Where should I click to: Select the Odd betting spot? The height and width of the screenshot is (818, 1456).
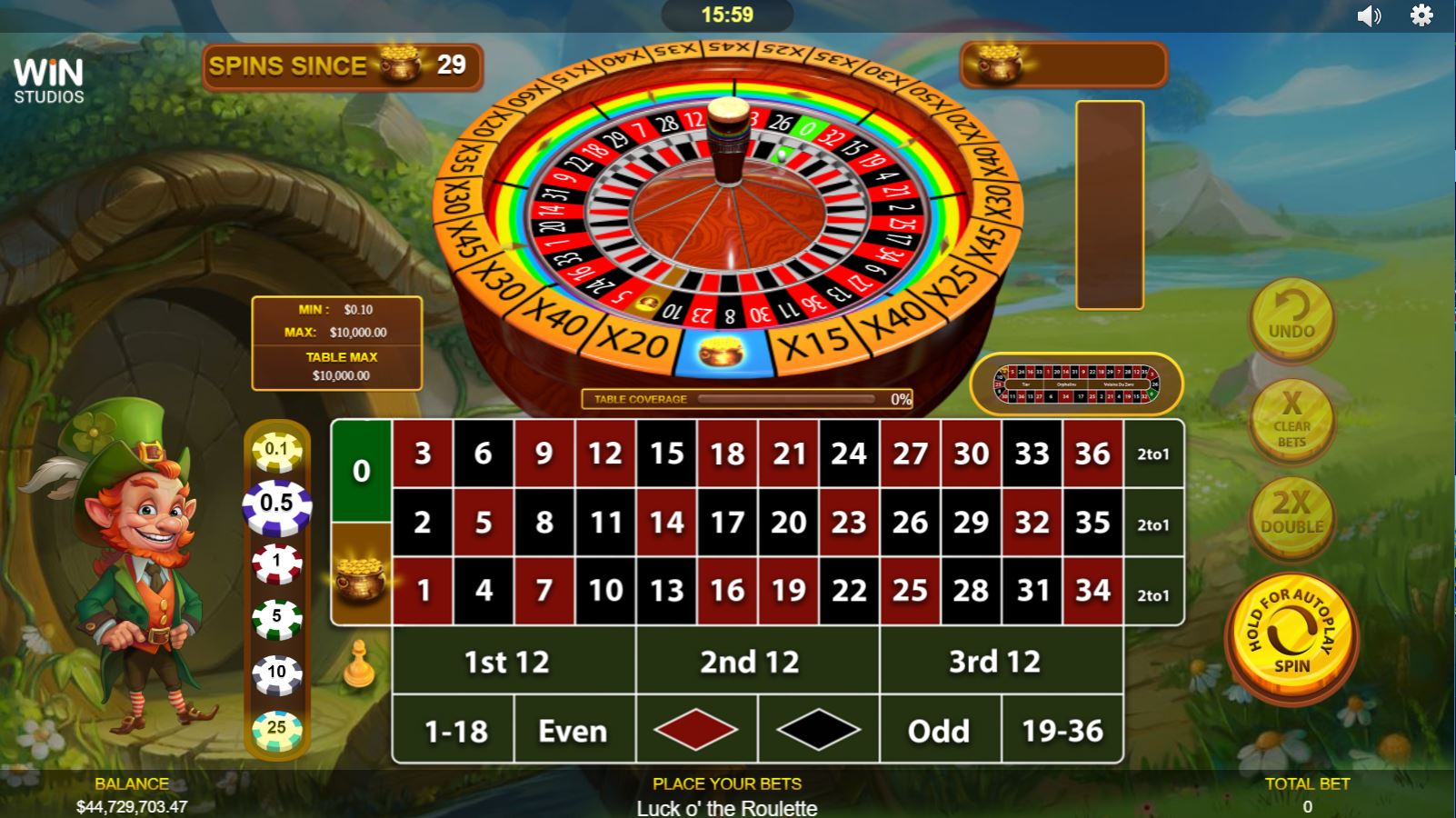[x=941, y=730]
